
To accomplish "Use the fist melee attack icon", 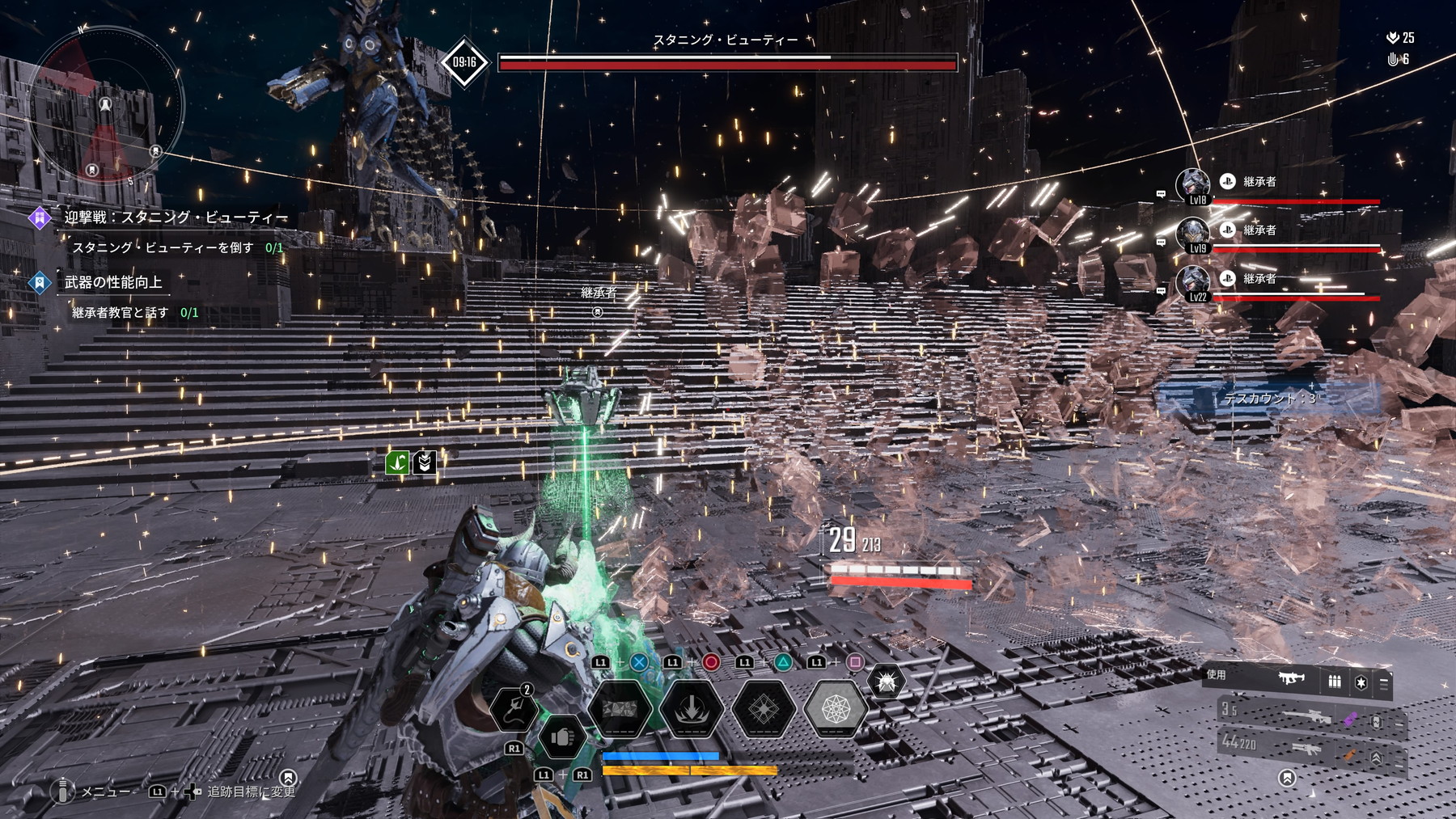I will [x=561, y=737].
